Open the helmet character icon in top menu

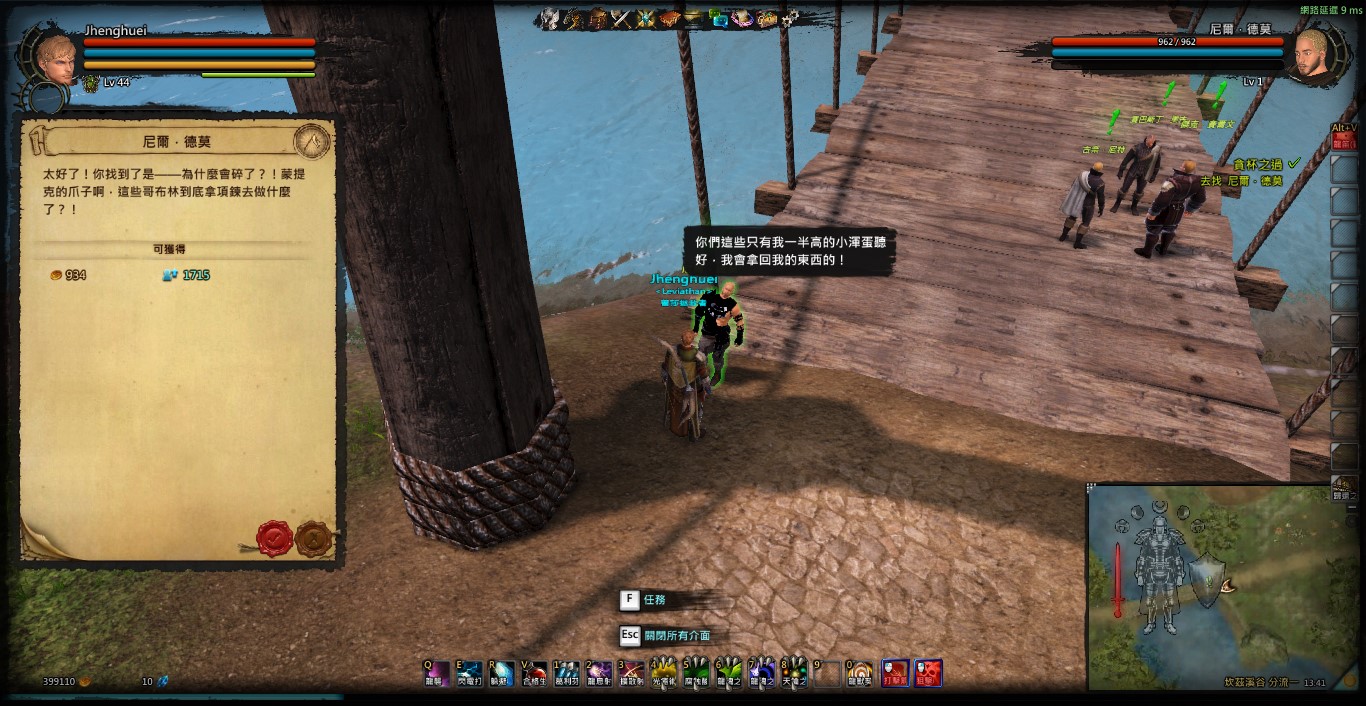click(549, 18)
